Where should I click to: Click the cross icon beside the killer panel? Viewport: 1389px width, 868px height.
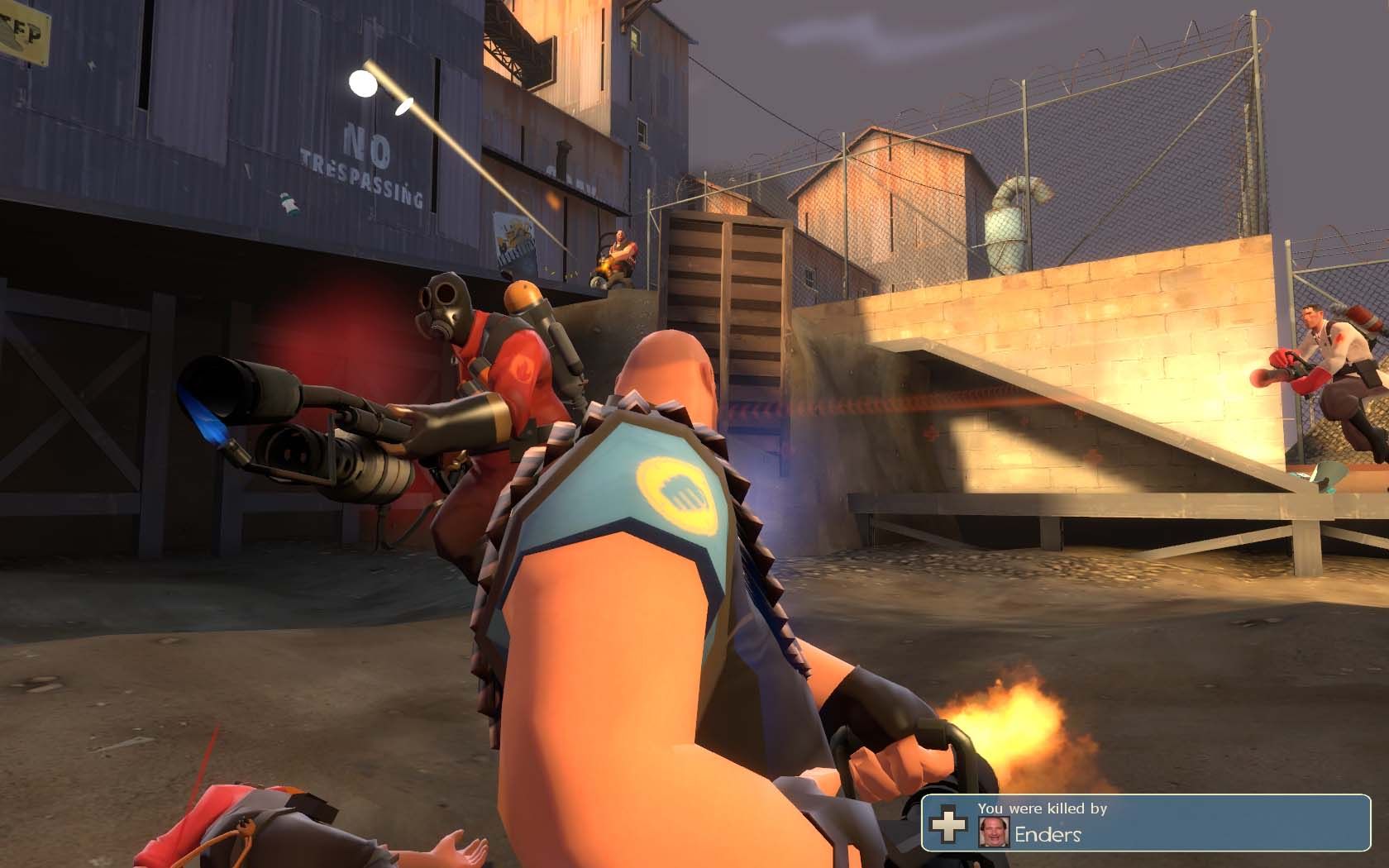pos(947,823)
